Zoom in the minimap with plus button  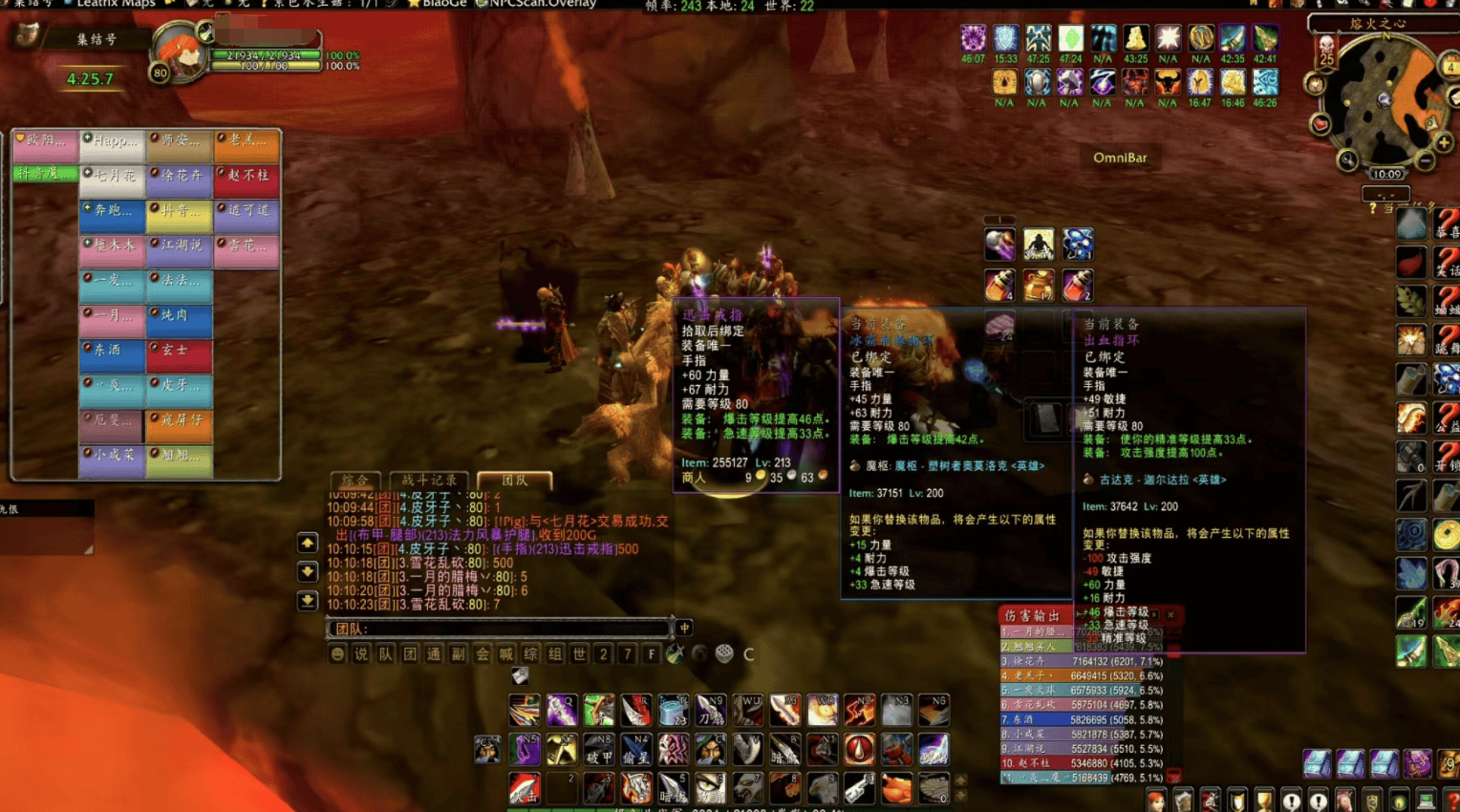pos(1444,142)
